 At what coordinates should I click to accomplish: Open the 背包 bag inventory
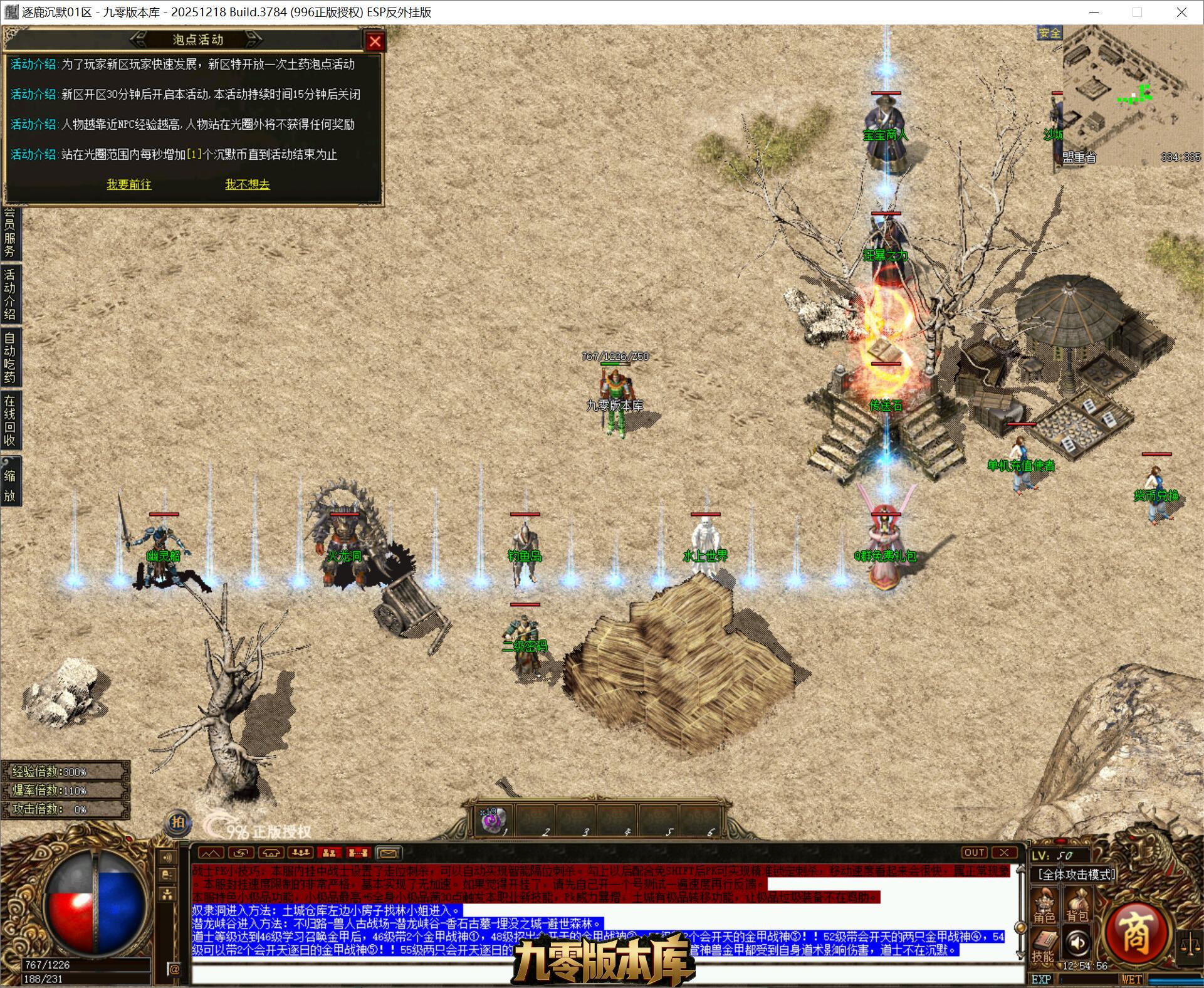tap(1077, 905)
